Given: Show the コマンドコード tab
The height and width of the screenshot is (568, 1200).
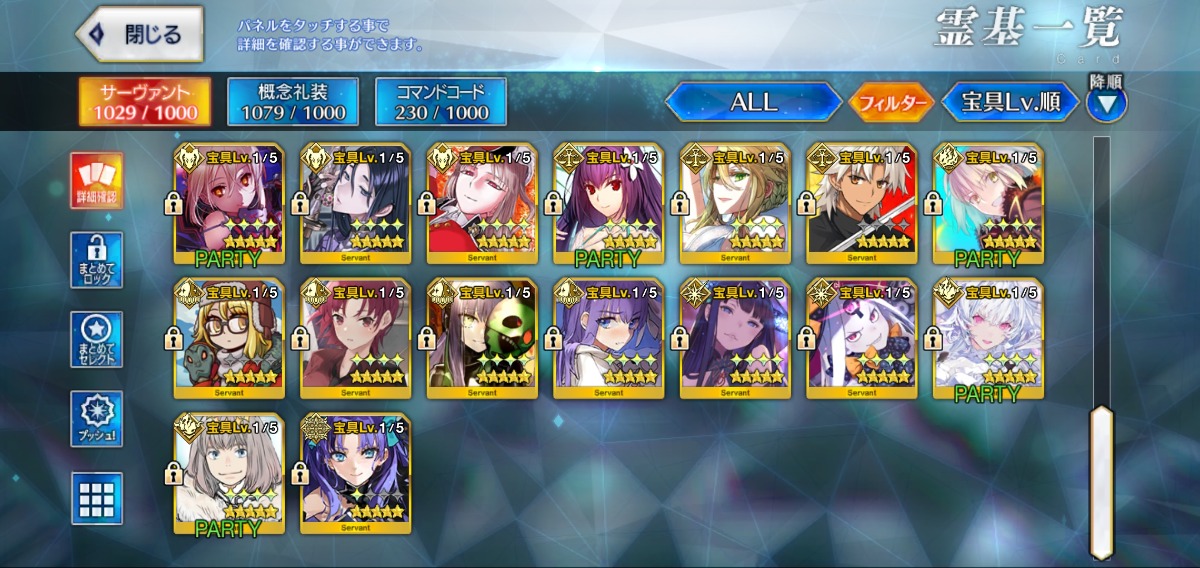Looking at the screenshot, I should click(x=441, y=102).
